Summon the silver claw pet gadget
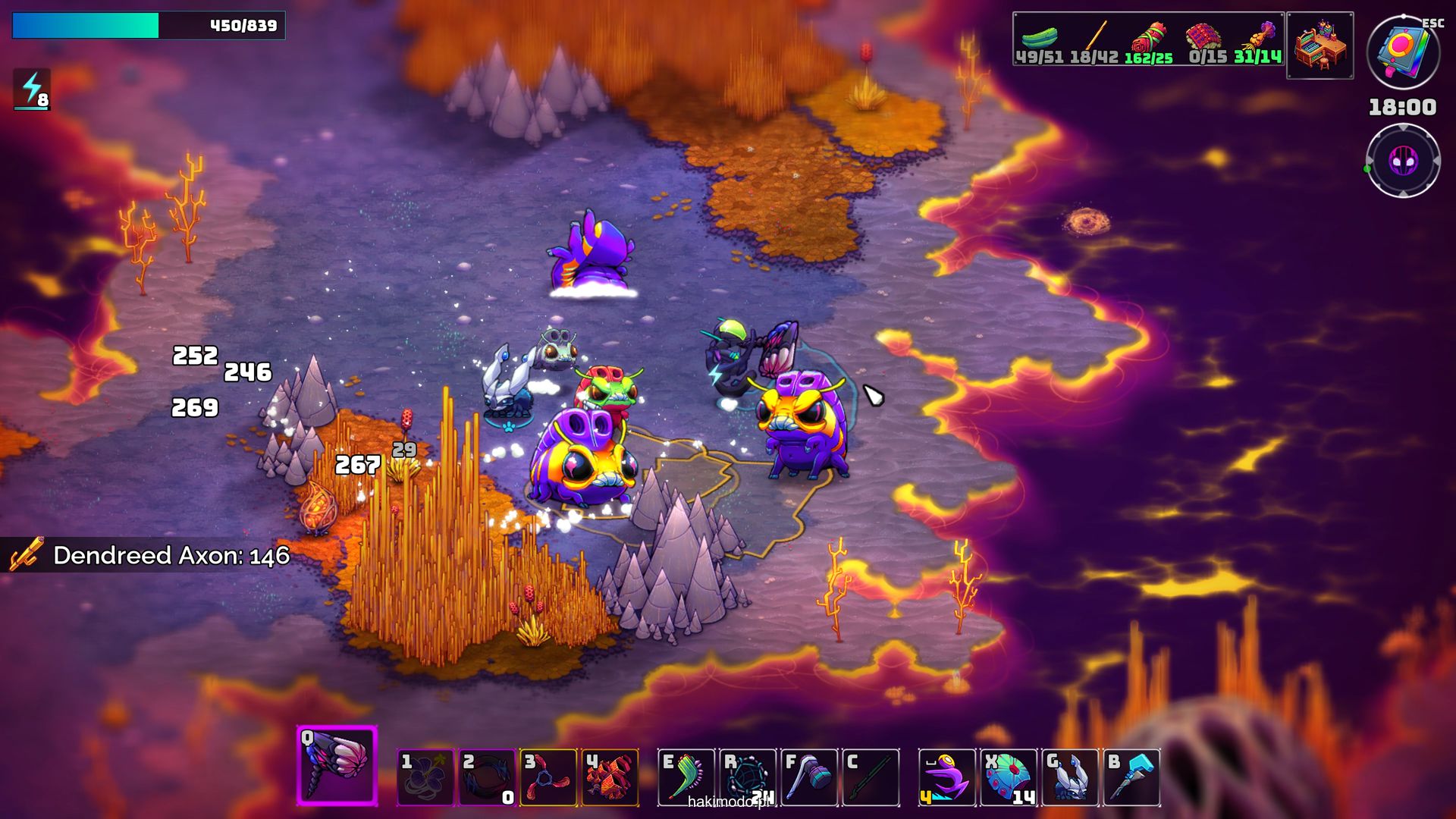Image resolution: width=1456 pixels, height=819 pixels. (x=1070, y=777)
